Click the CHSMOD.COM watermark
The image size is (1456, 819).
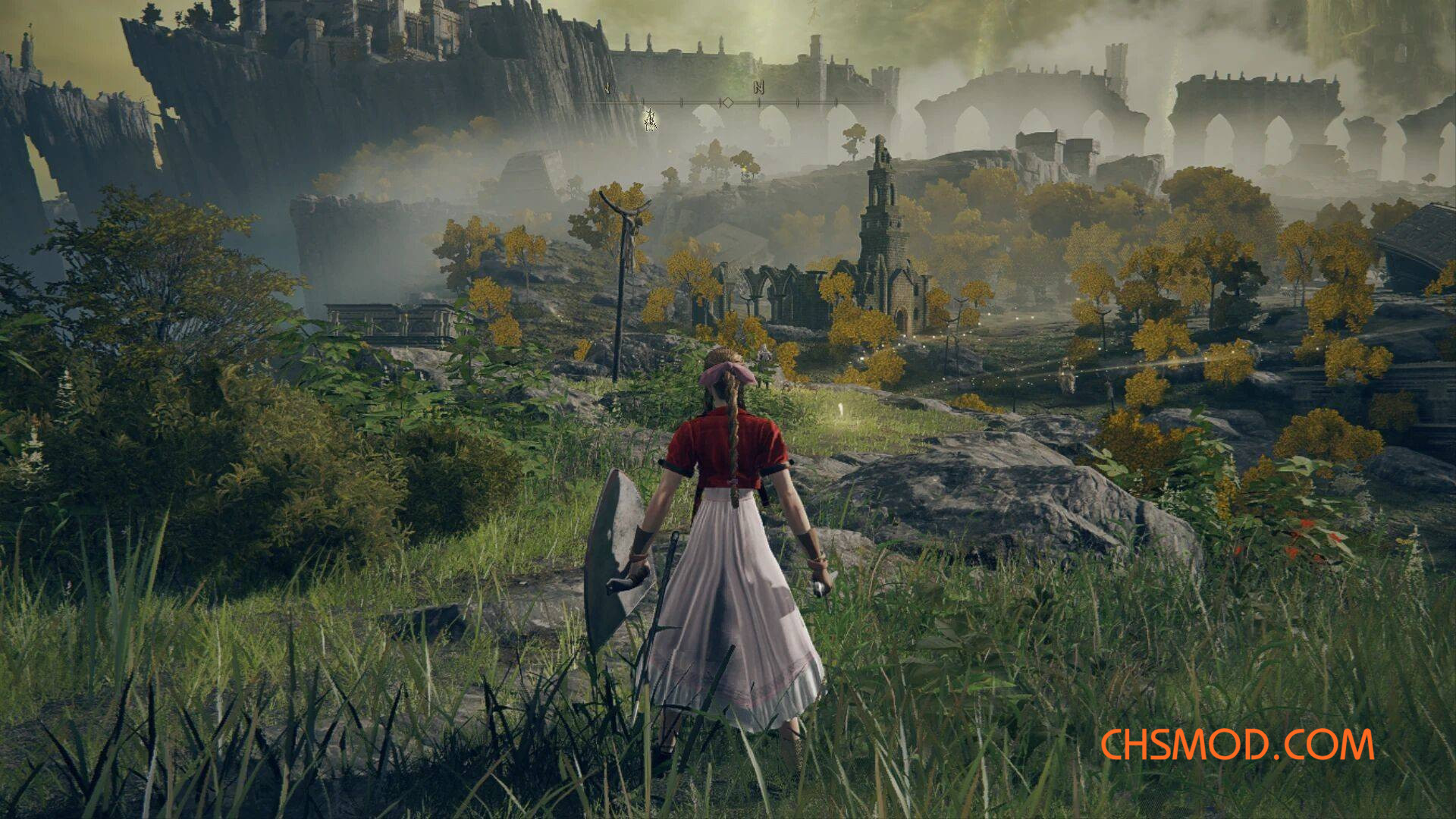pos(1237,745)
